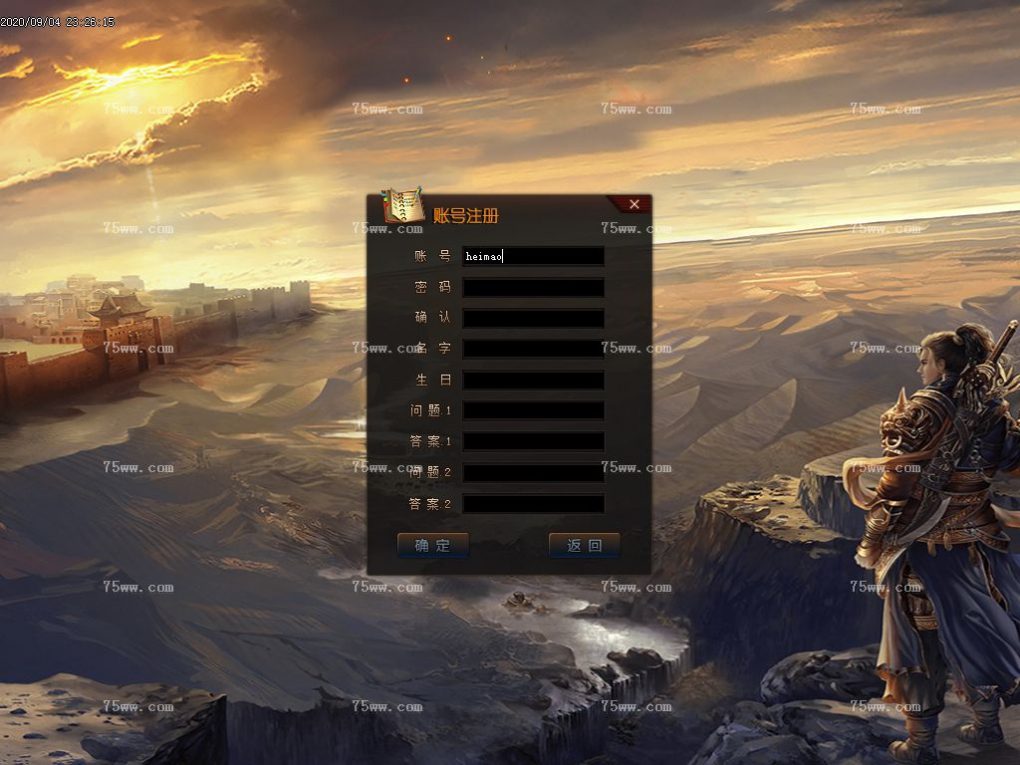Image resolution: width=1020 pixels, height=765 pixels.
Task: Focus the 问题1 security question field
Action: [x=533, y=410]
